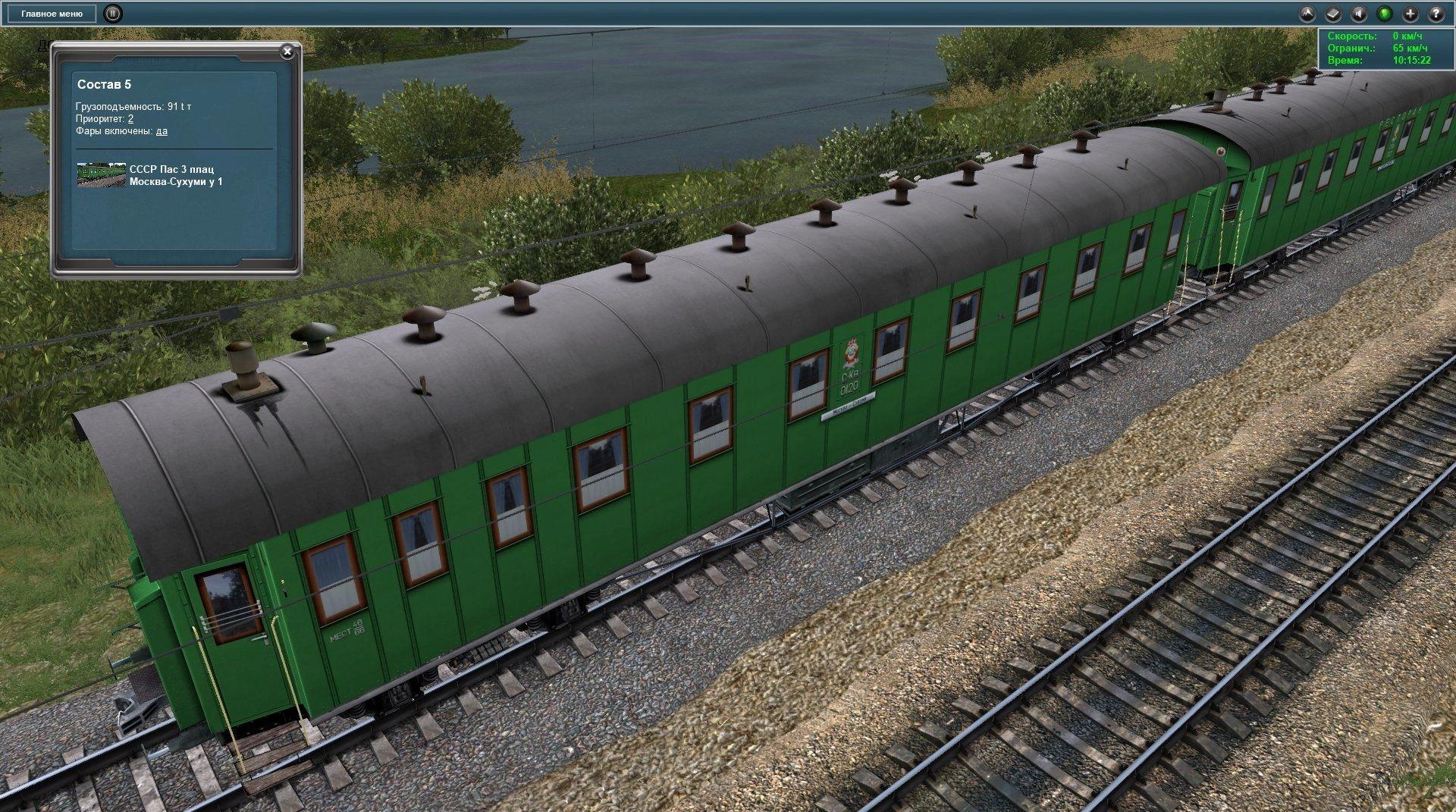Close the Состав 5 info window
Viewport: 1456px width, 812px height.
[287, 52]
